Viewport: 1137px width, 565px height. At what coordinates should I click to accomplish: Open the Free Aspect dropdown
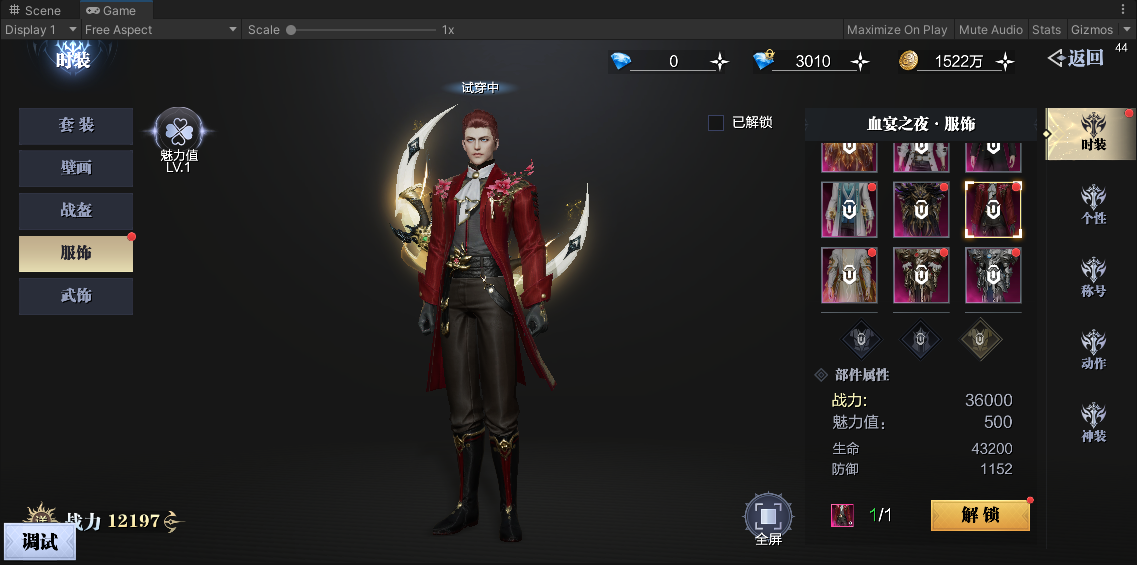click(160, 30)
